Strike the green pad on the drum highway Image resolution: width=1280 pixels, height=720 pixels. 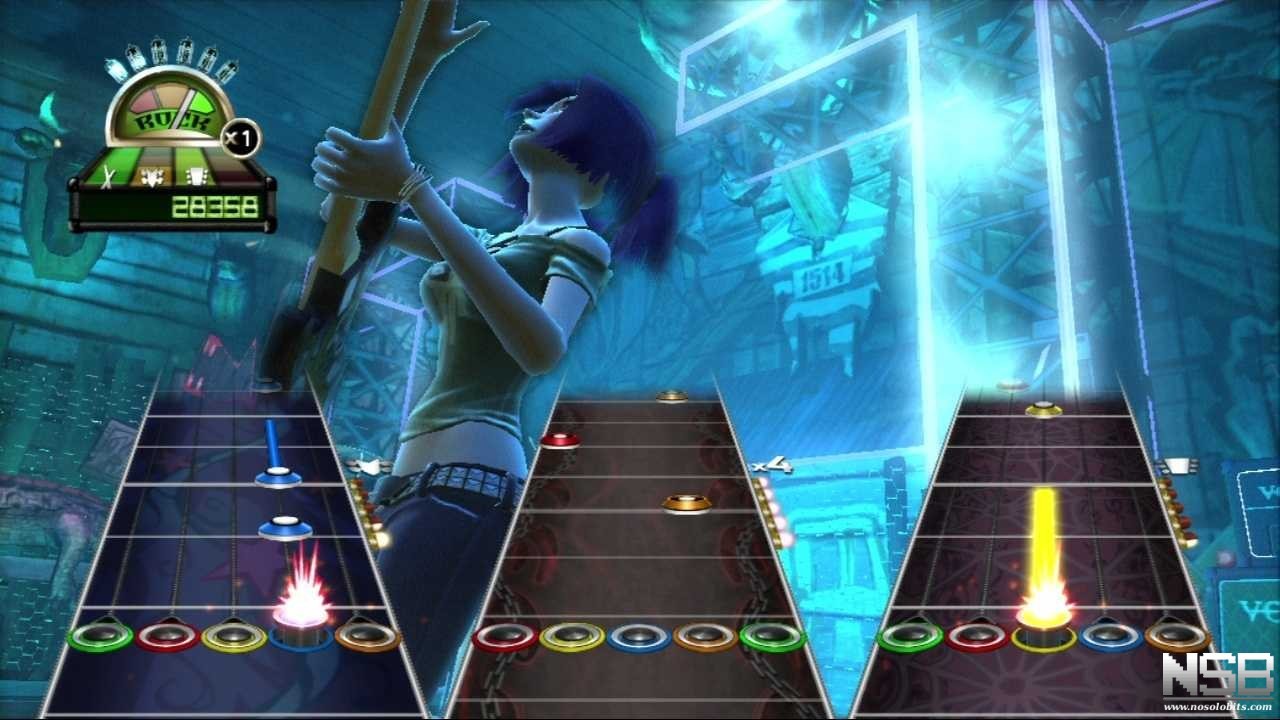click(x=772, y=636)
